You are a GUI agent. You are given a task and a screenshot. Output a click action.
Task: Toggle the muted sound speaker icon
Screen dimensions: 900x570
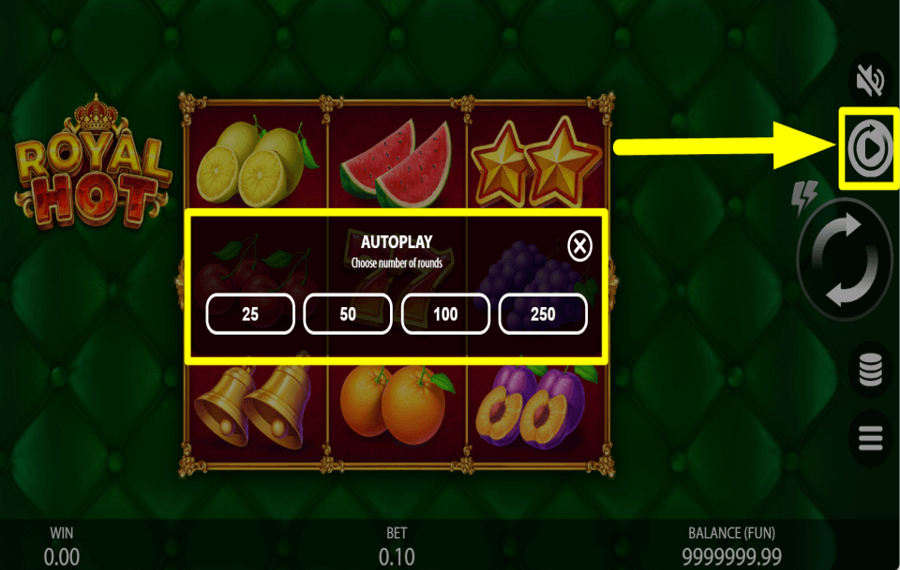(x=867, y=78)
